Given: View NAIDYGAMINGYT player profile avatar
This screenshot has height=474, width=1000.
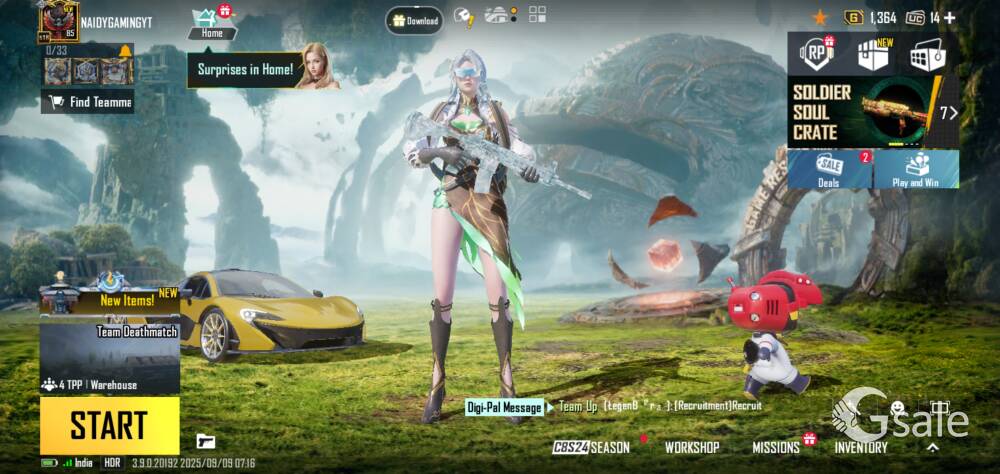Looking at the screenshot, I should 59,19.
